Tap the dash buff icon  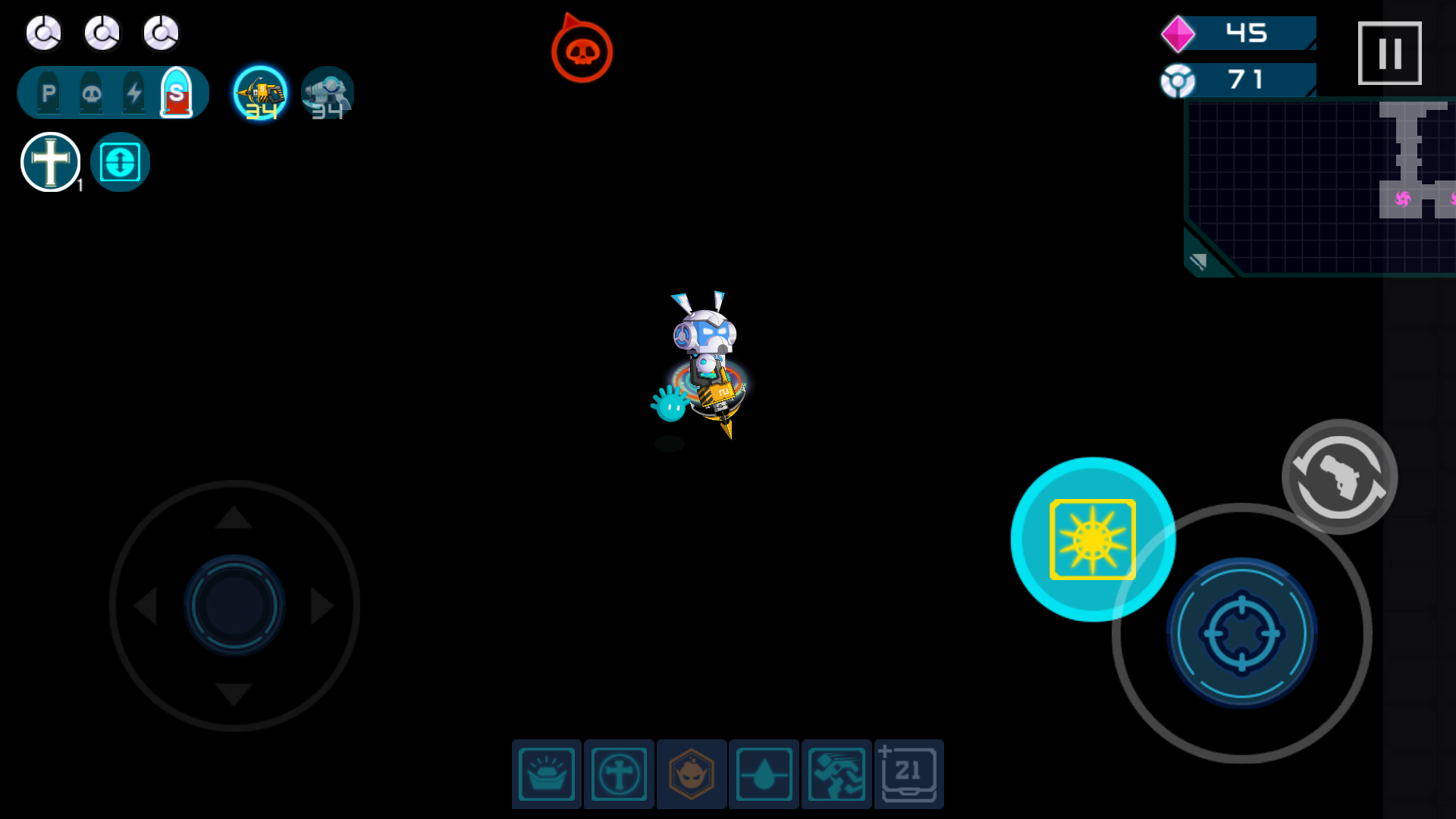[x=836, y=773]
